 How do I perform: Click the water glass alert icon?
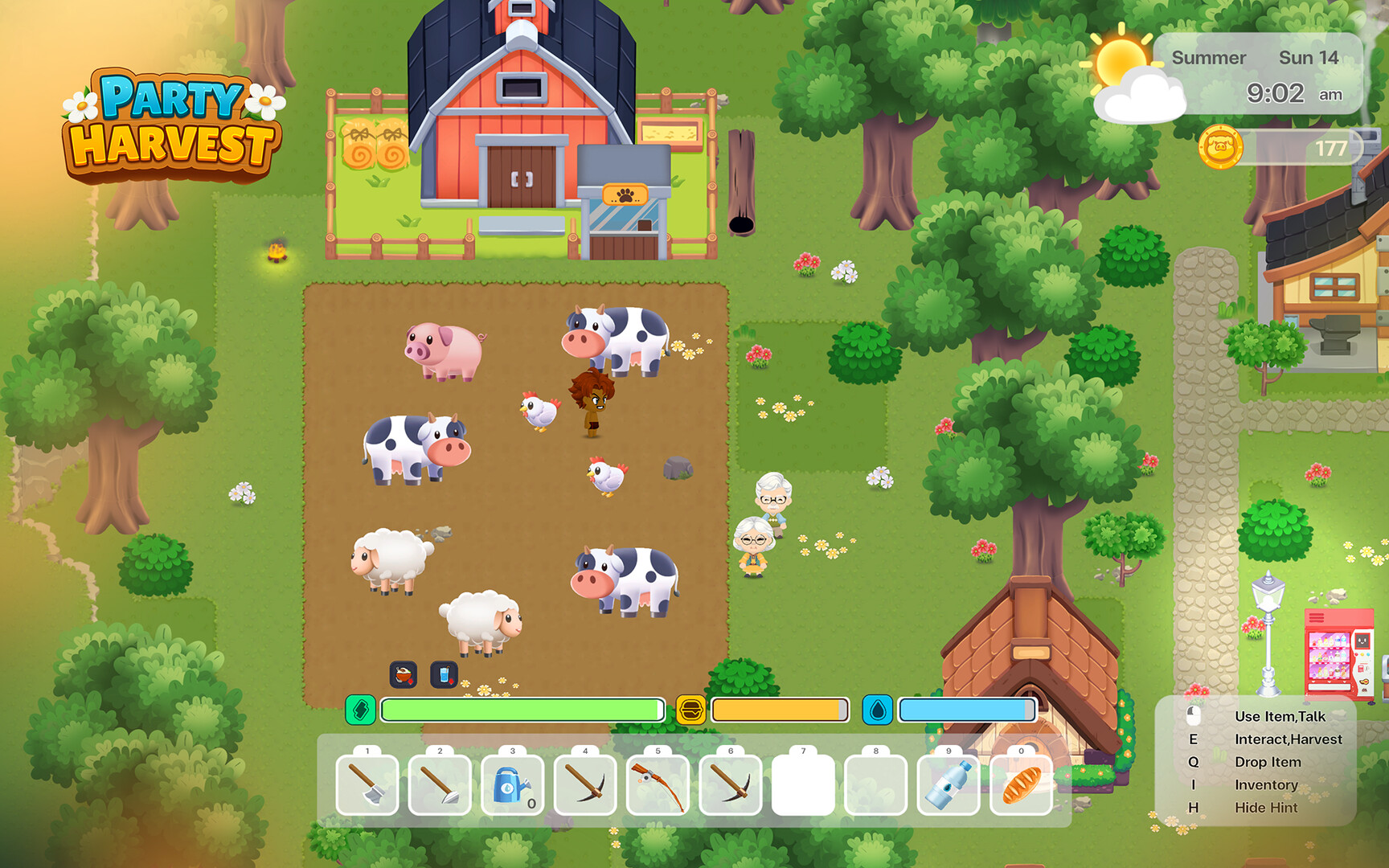(x=445, y=676)
